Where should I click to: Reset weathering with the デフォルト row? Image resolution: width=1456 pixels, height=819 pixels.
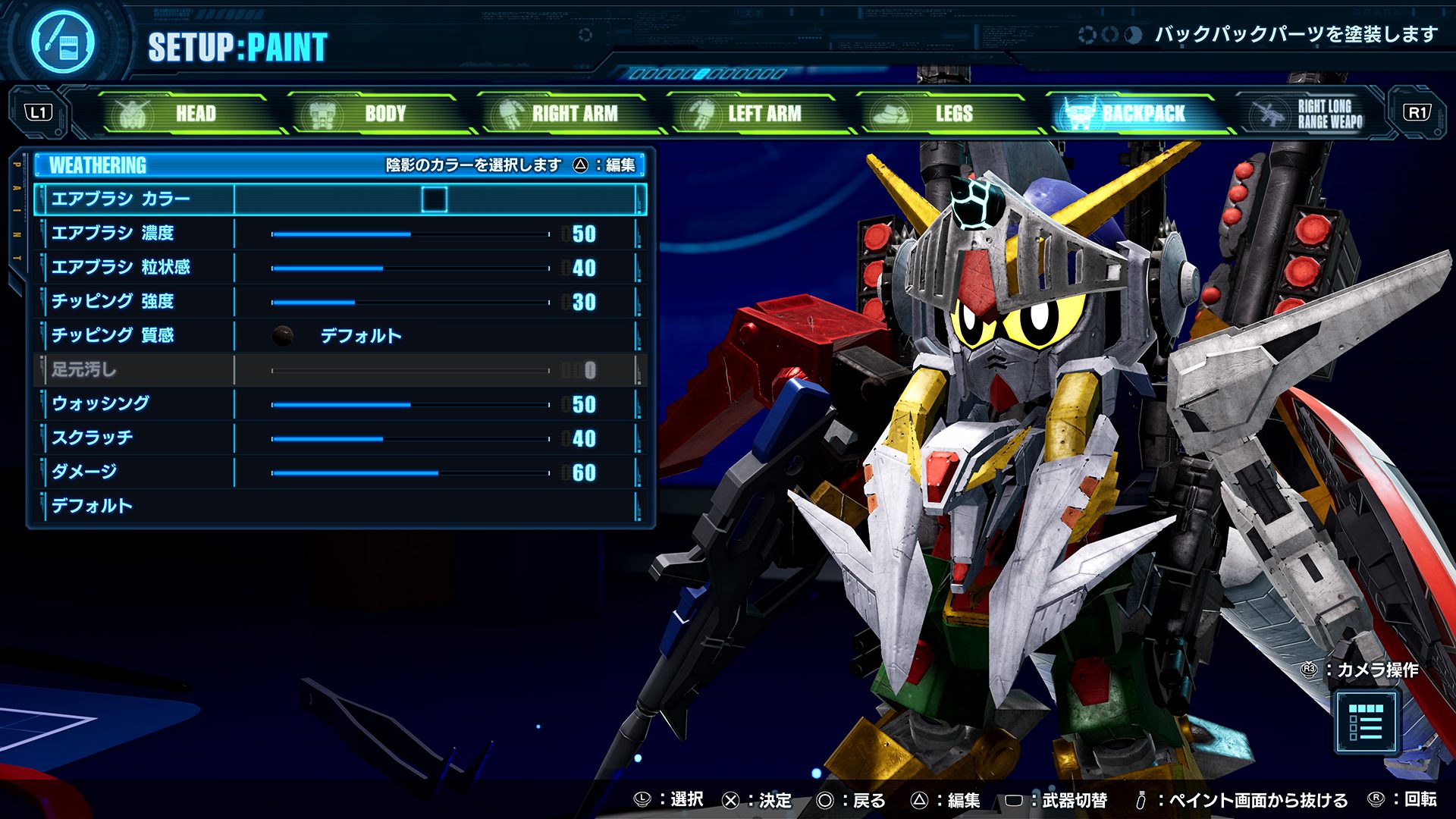click(x=93, y=506)
